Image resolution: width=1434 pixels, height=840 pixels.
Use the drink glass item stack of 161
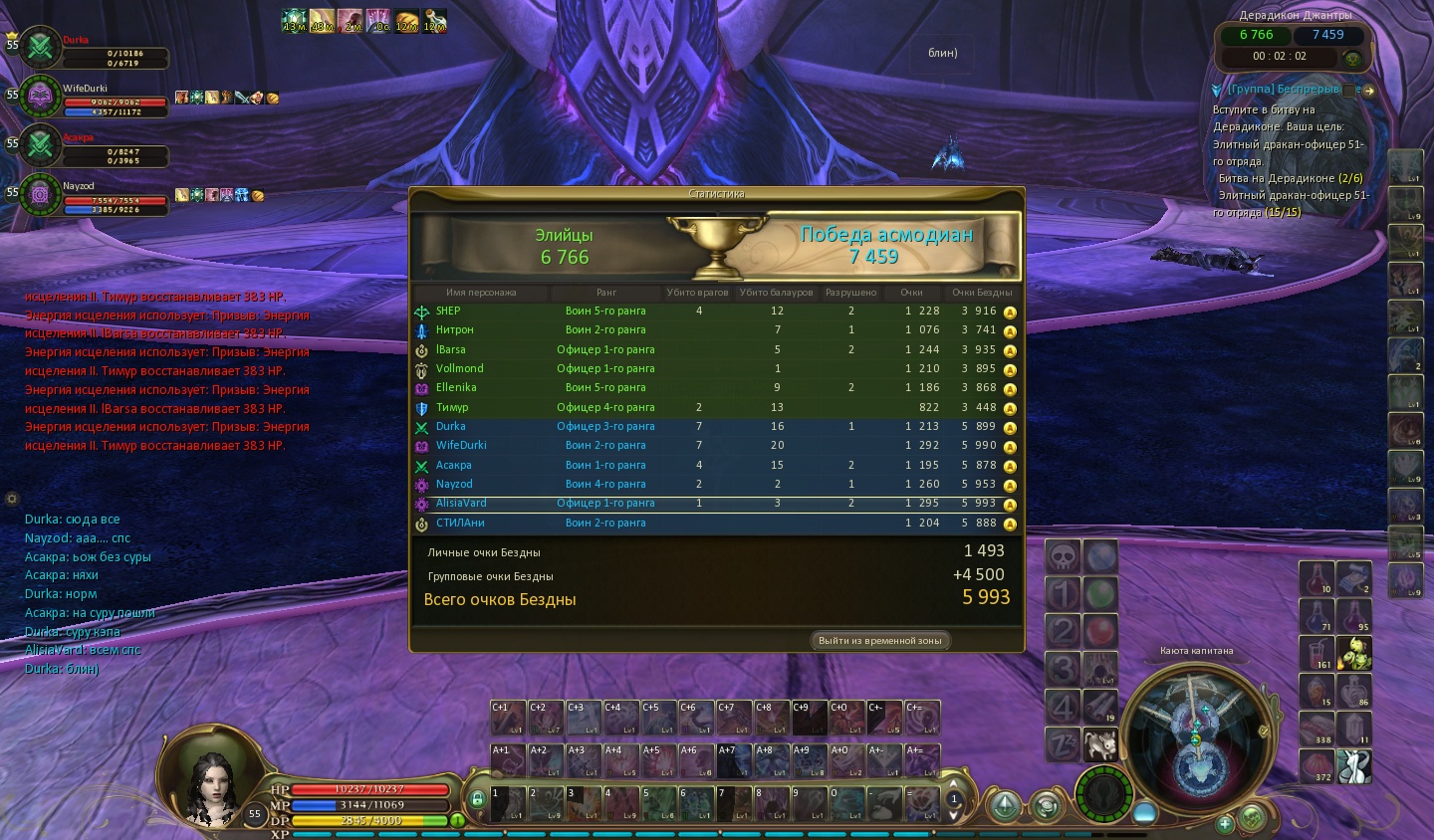1316,653
